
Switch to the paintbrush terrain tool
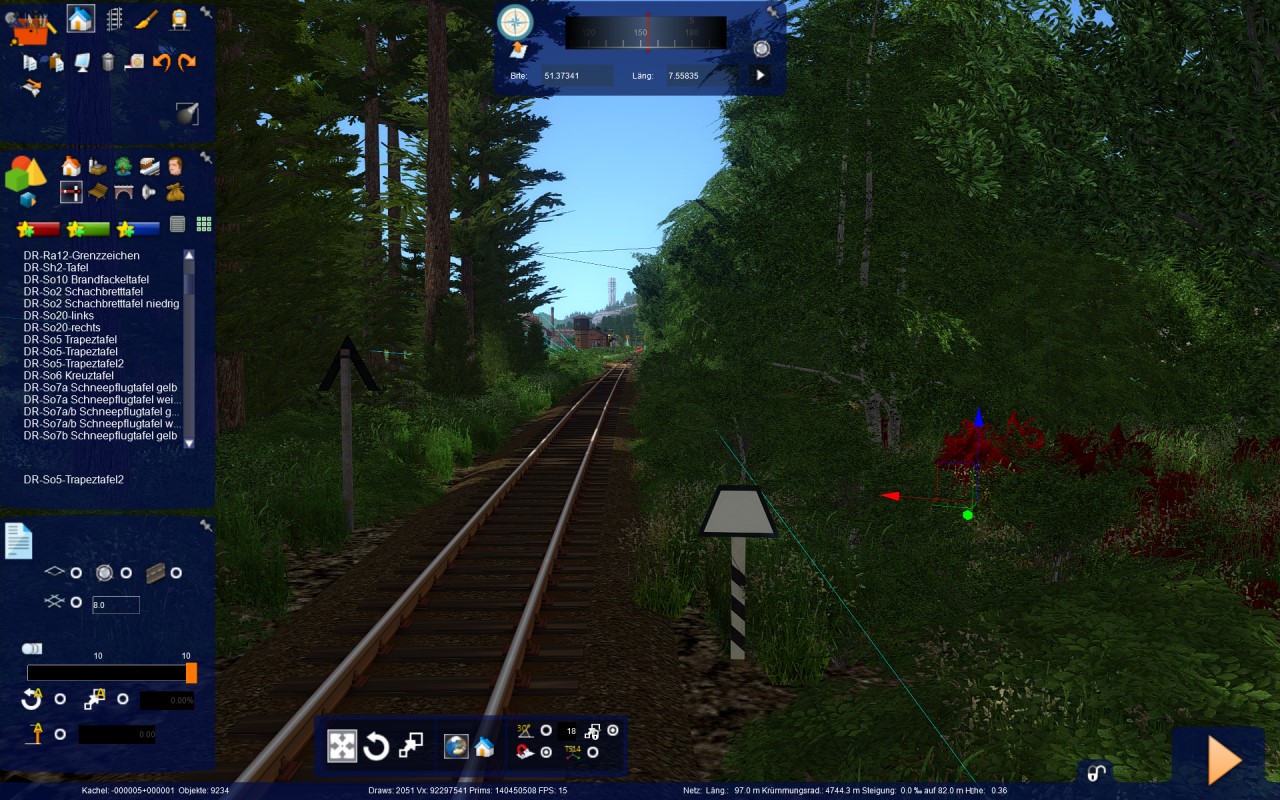[146, 19]
